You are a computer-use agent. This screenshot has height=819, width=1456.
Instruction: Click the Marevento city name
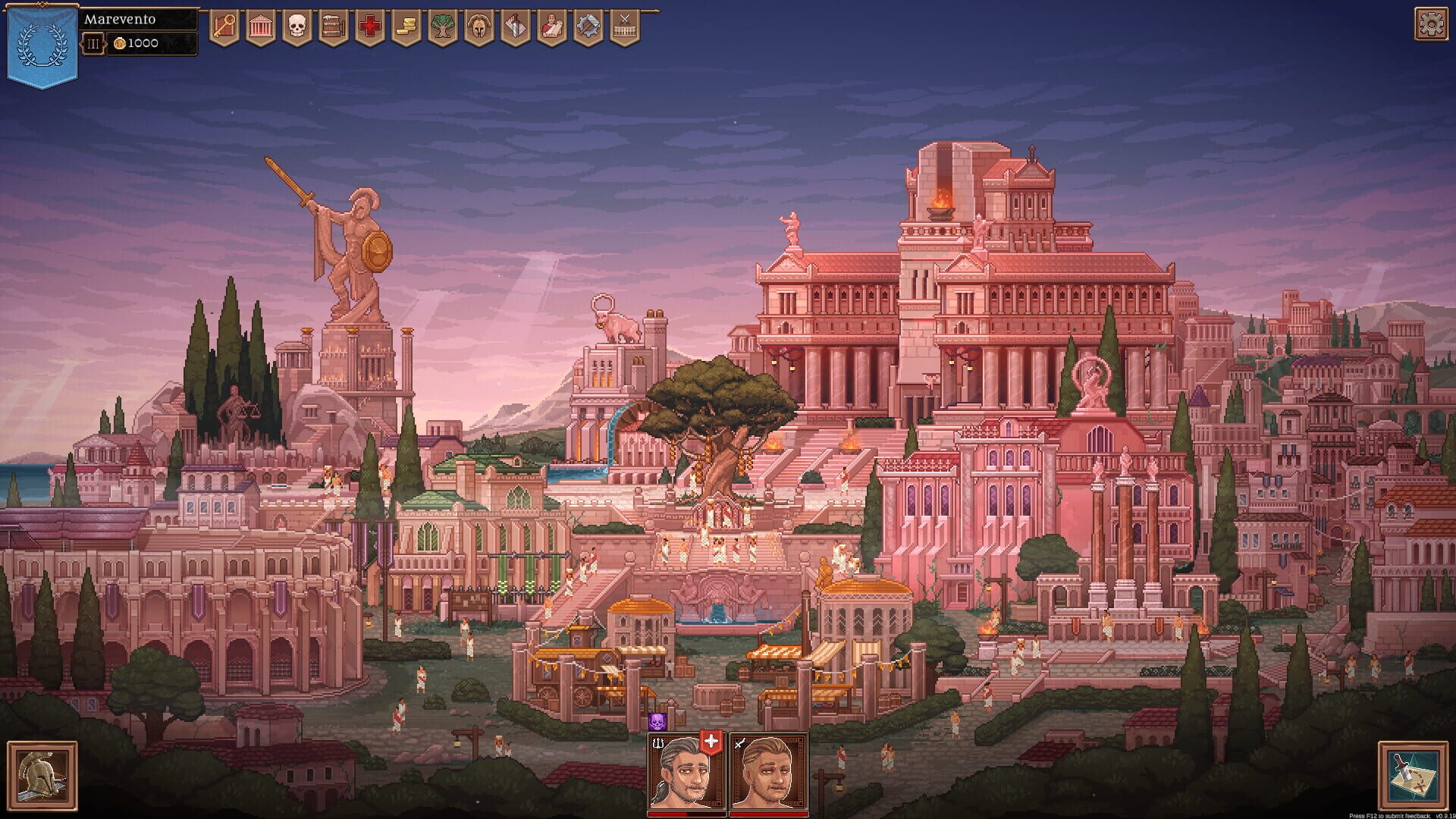(121, 20)
